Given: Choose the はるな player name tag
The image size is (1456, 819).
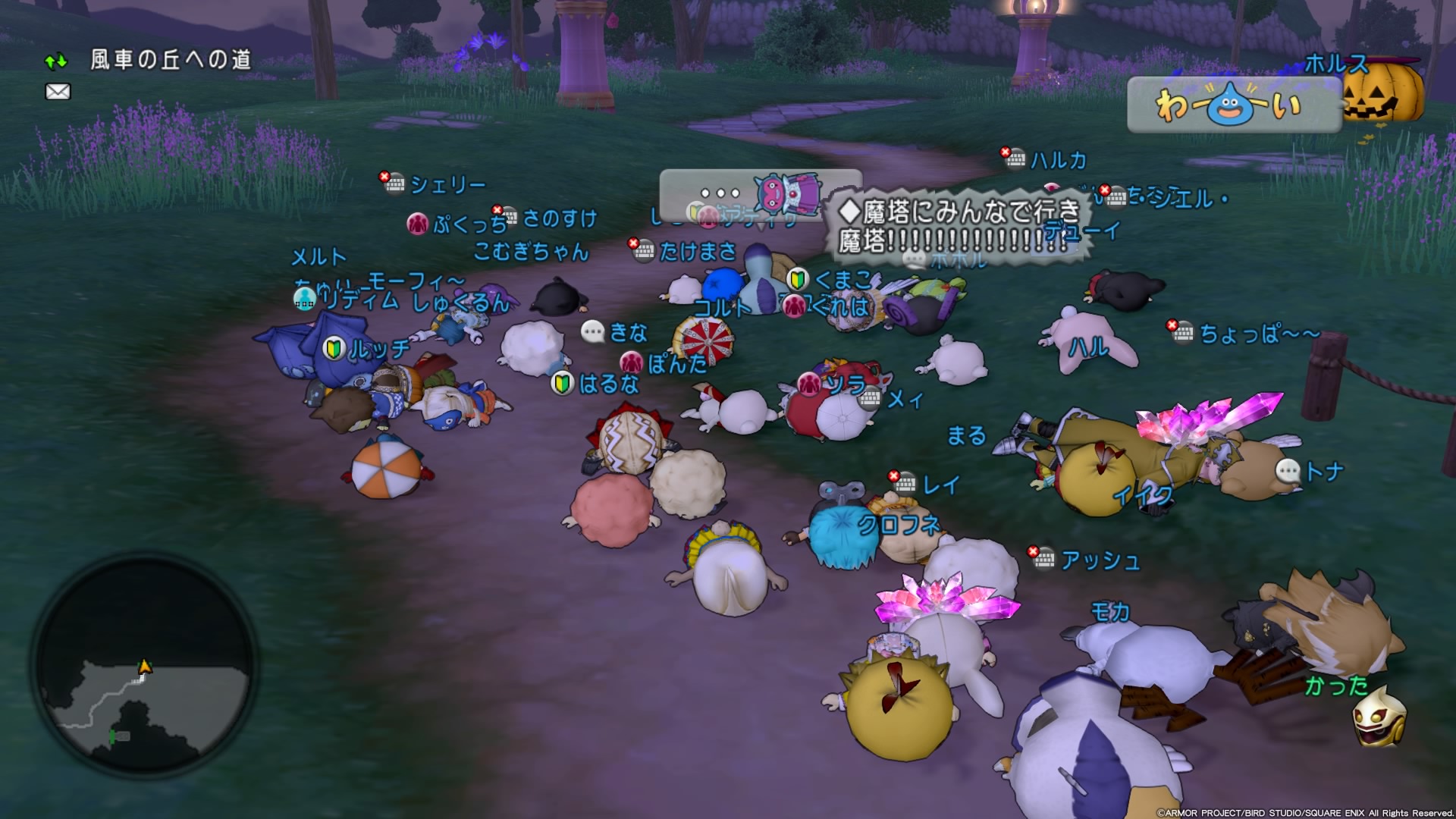Looking at the screenshot, I should [608, 384].
